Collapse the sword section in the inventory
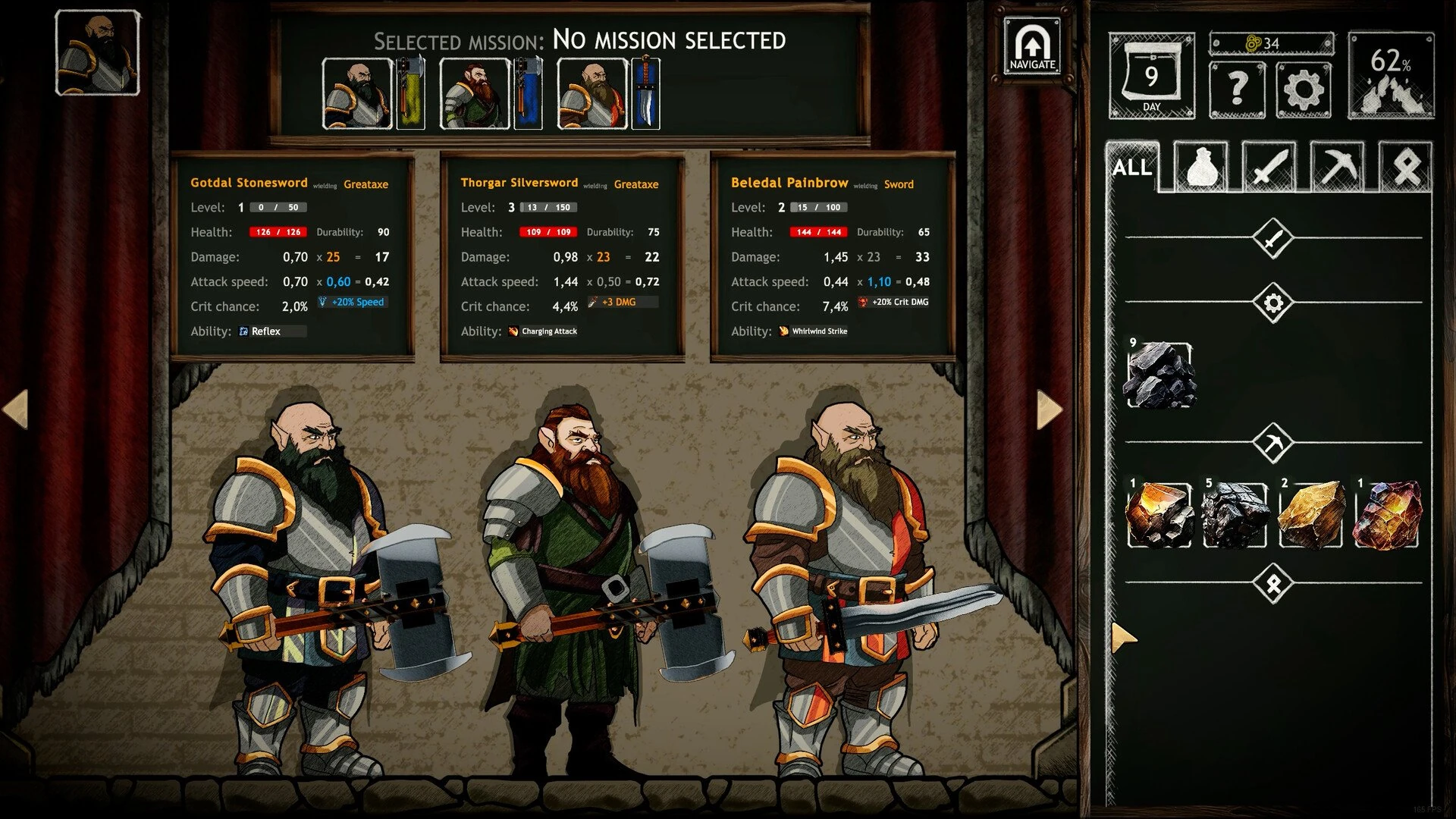Viewport: 1456px width, 819px height. tap(1273, 237)
